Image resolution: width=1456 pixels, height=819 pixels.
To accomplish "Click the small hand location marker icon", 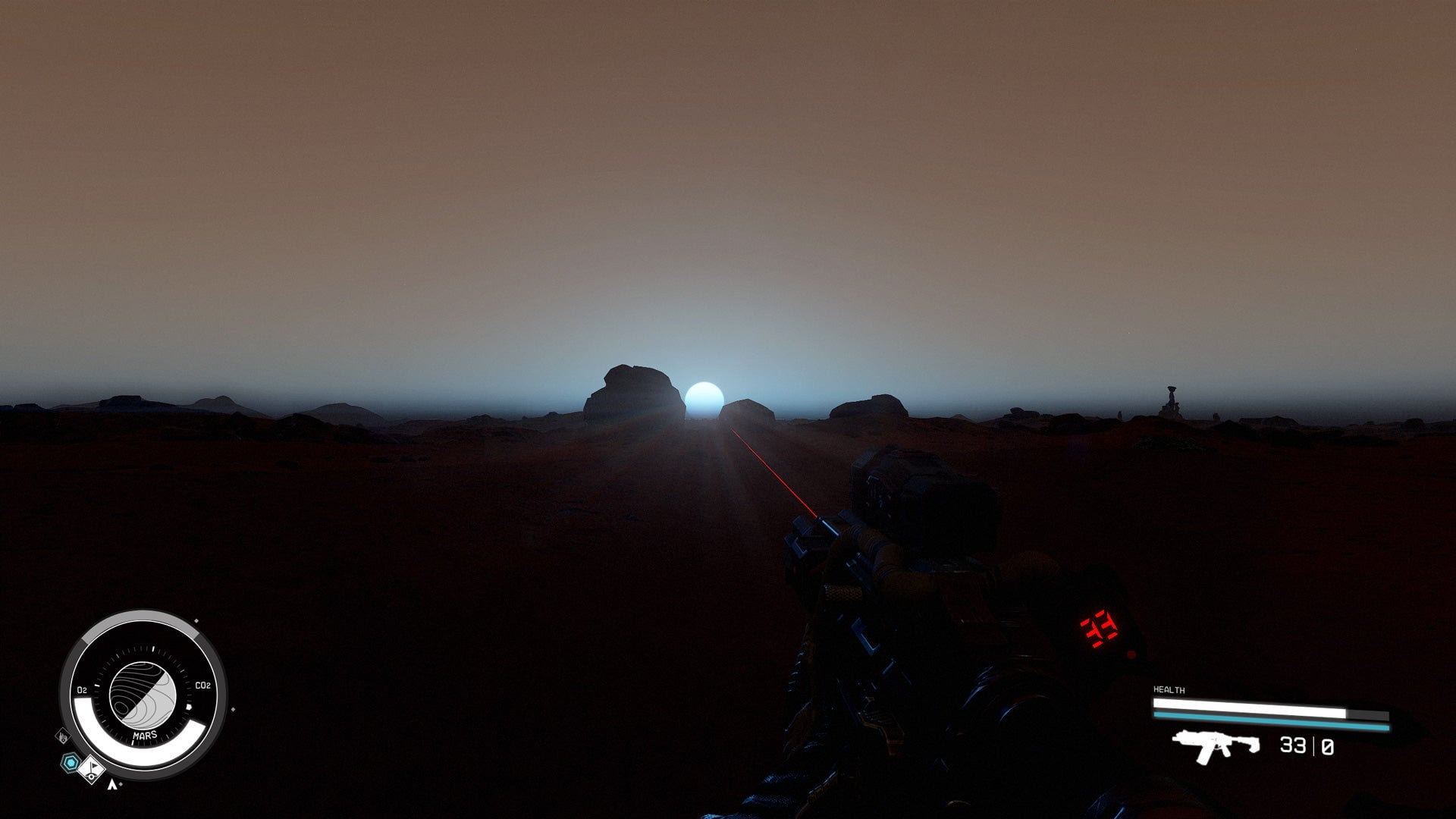I will 63,737.
